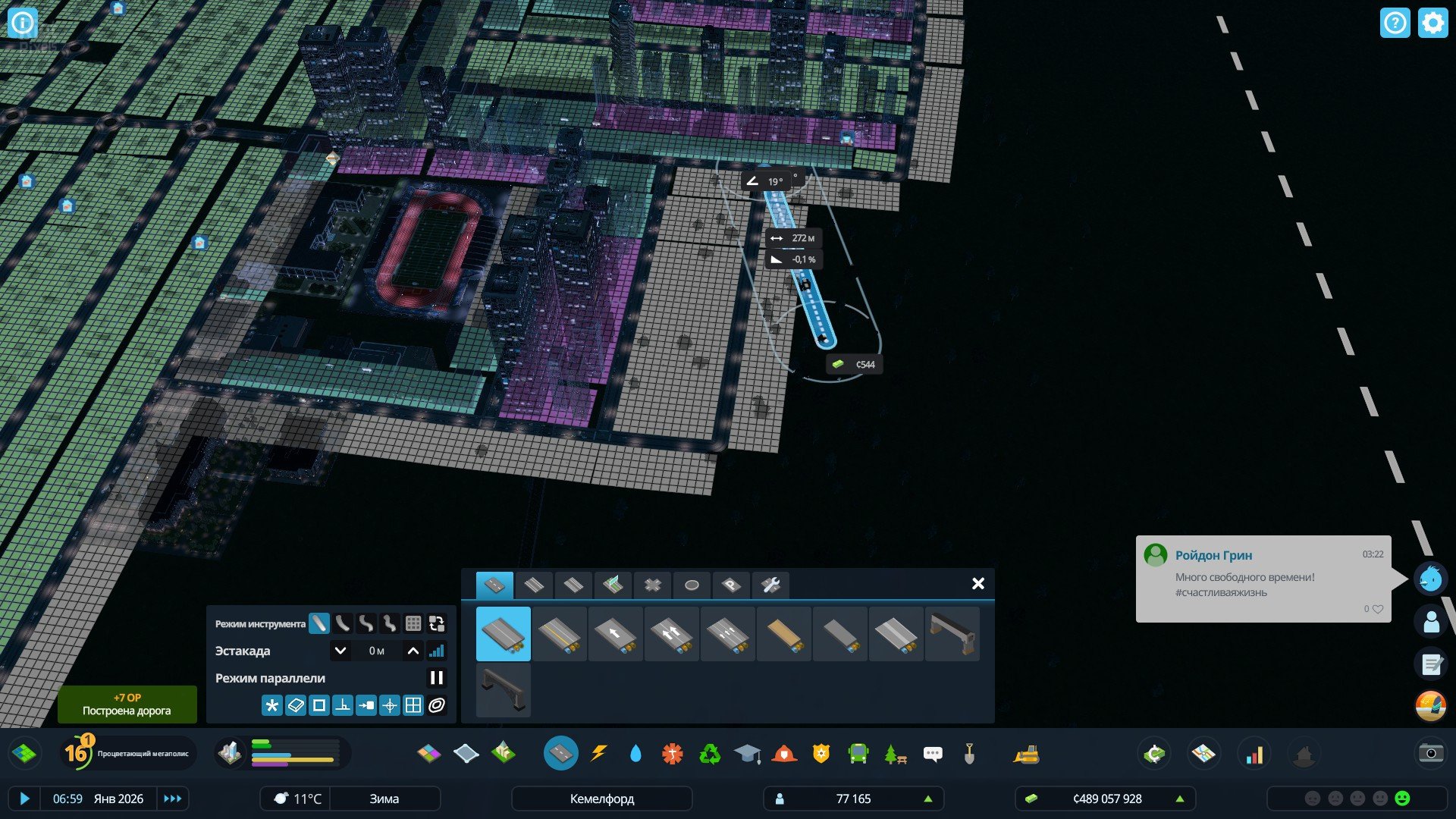Open the help question mark button
This screenshot has height=819, width=1456.
click(x=1395, y=23)
